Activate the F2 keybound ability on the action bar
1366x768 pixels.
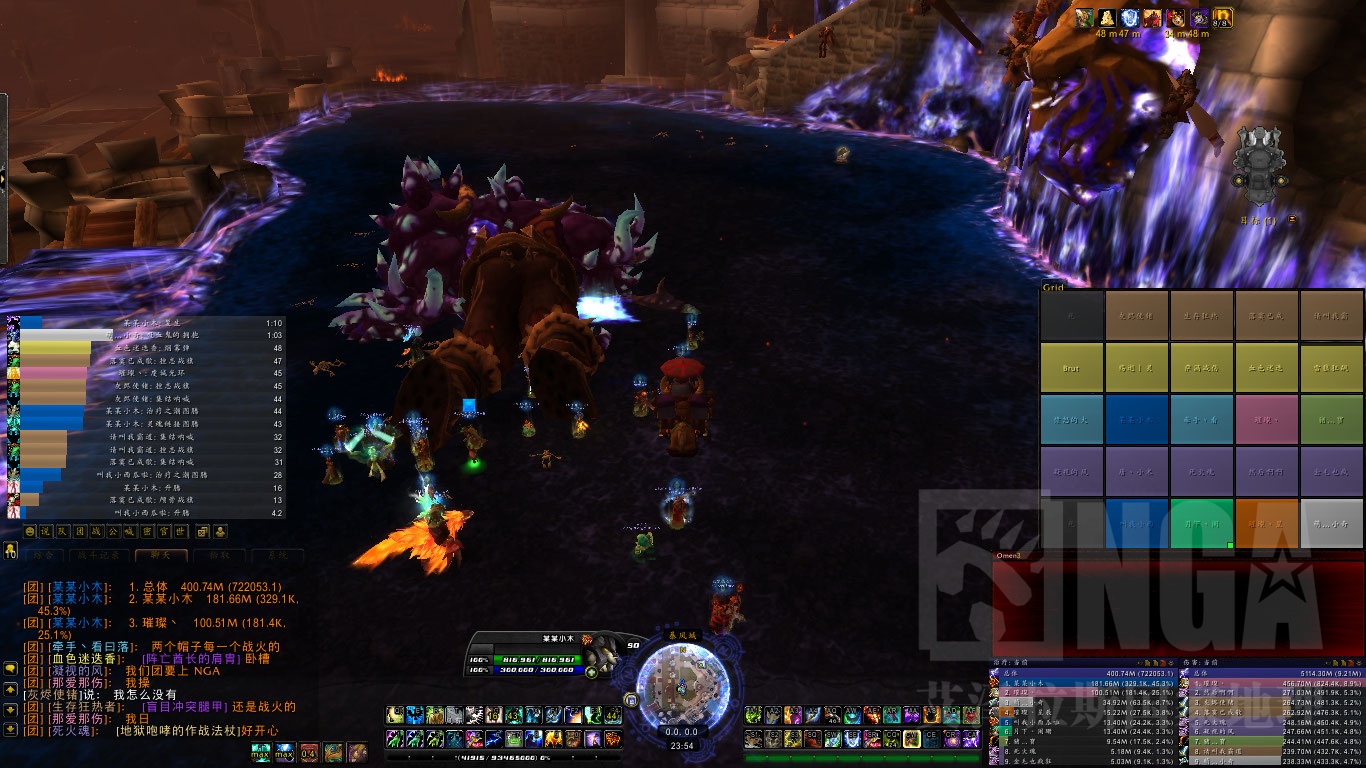[x=573, y=716]
